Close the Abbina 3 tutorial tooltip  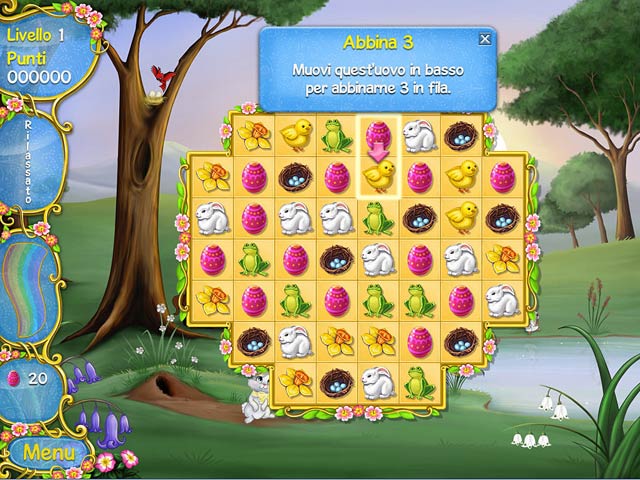(x=485, y=39)
